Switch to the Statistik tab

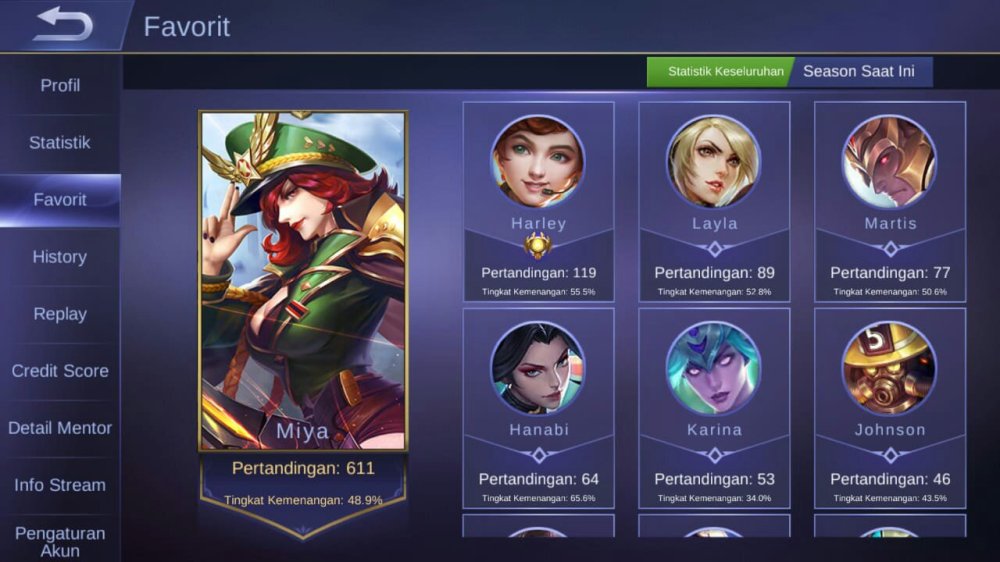[60, 143]
